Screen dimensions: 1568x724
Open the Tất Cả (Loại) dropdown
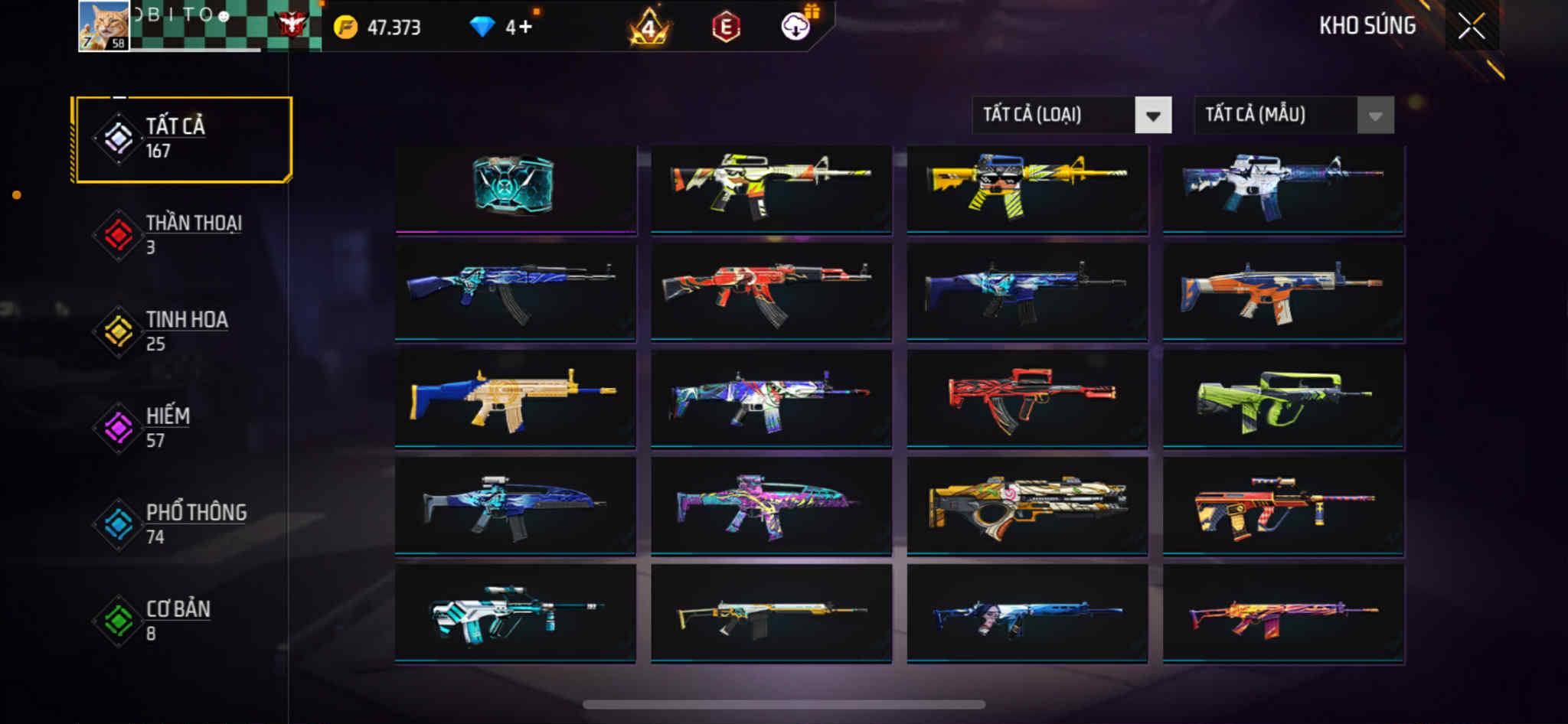[1071, 116]
